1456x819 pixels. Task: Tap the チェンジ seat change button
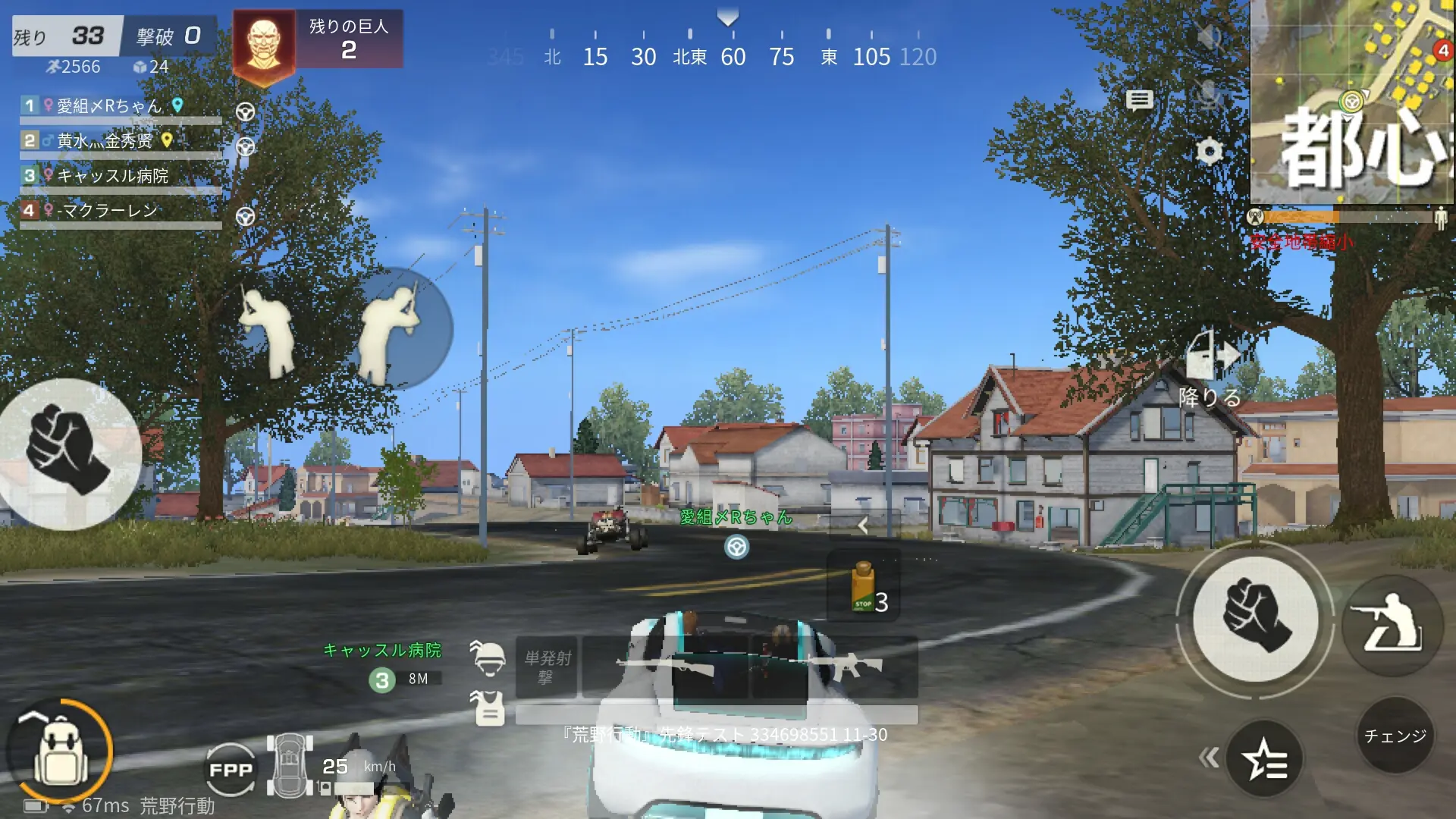(x=1395, y=736)
